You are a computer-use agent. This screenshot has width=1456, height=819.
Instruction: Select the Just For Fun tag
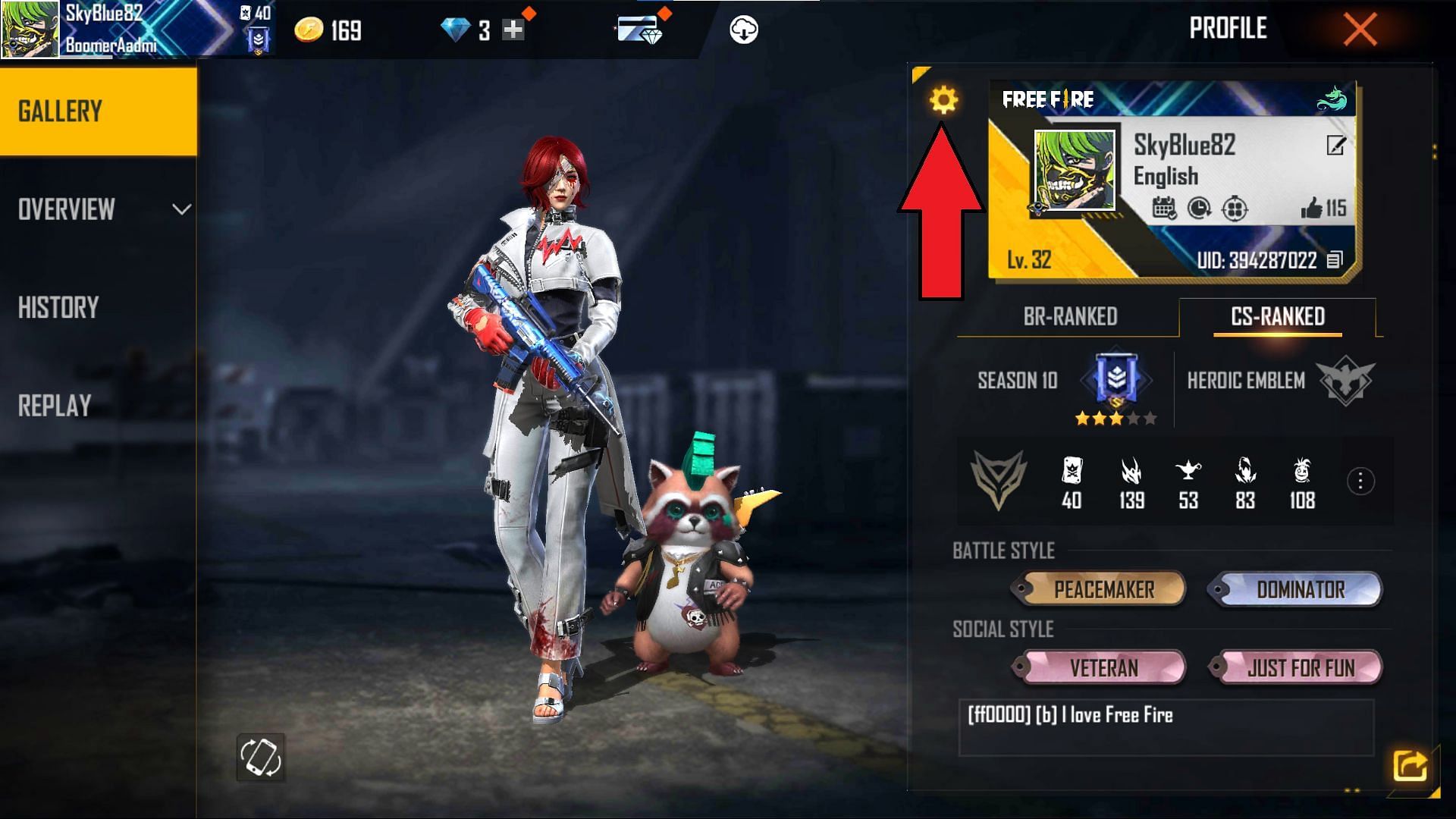point(1300,668)
